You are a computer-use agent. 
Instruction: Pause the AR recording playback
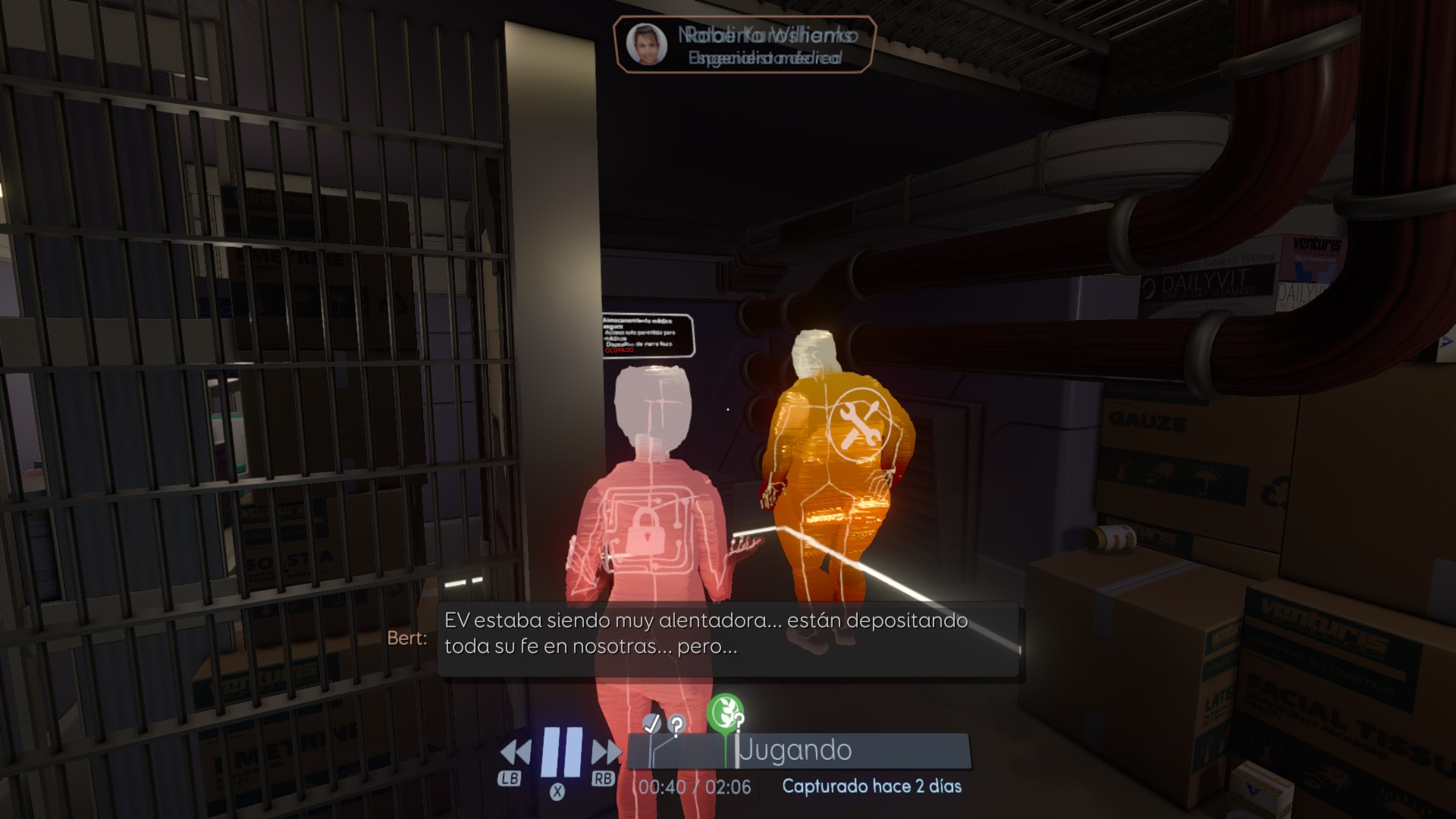[x=562, y=751]
